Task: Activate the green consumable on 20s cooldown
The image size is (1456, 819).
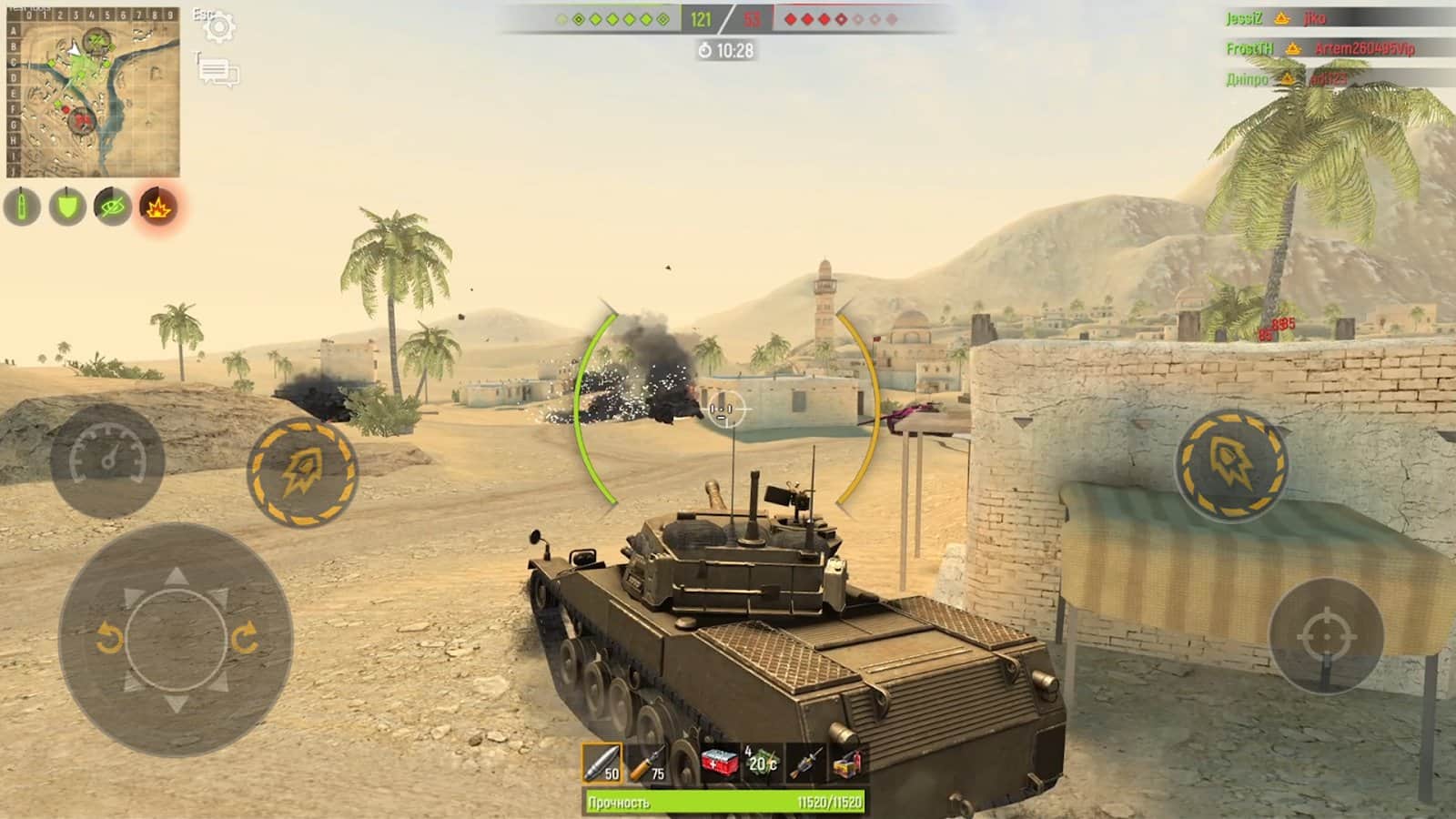Action: pyautogui.click(x=762, y=763)
